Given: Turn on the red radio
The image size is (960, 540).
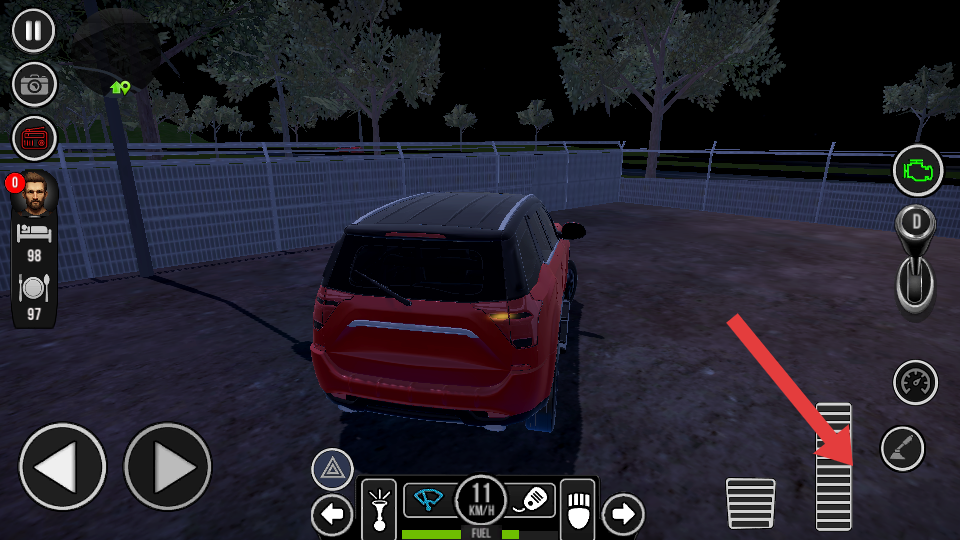Looking at the screenshot, I should point(34,139).
